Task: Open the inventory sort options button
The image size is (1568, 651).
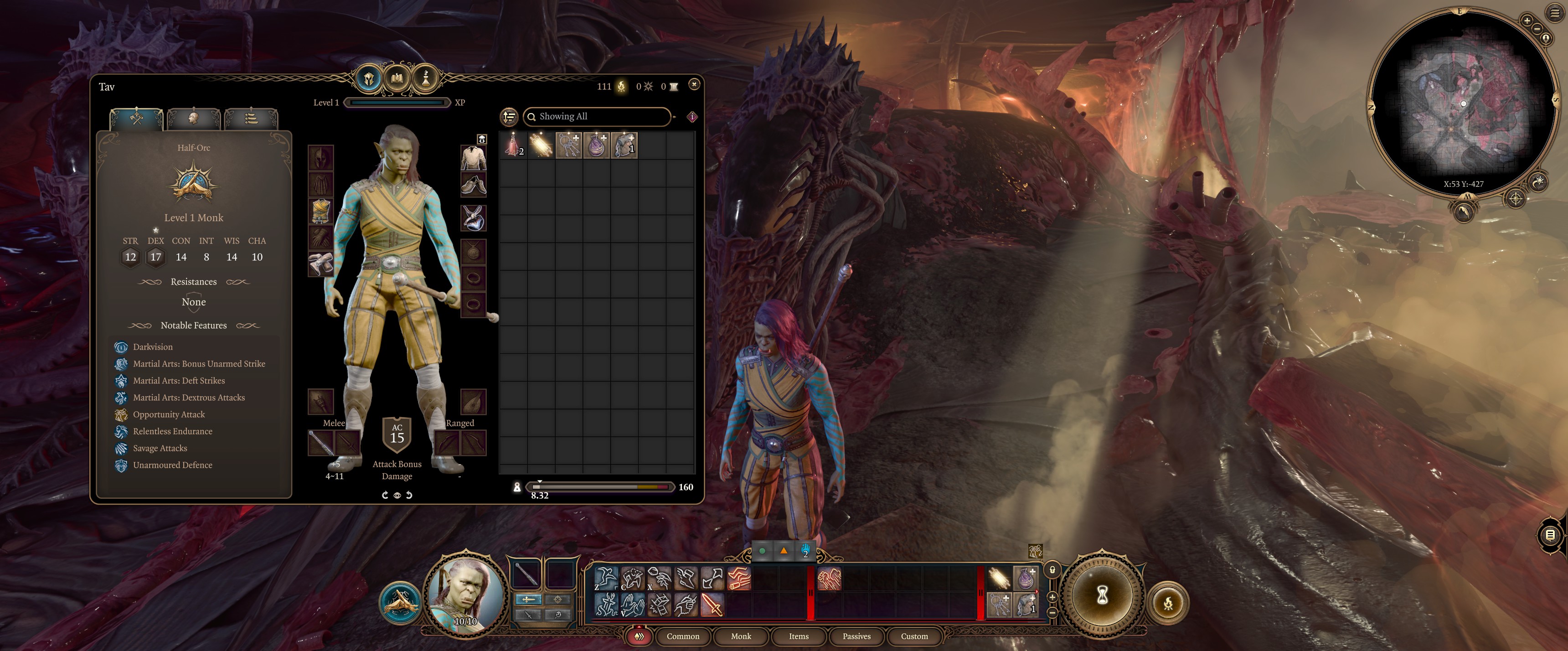Action: click(509, 116)
